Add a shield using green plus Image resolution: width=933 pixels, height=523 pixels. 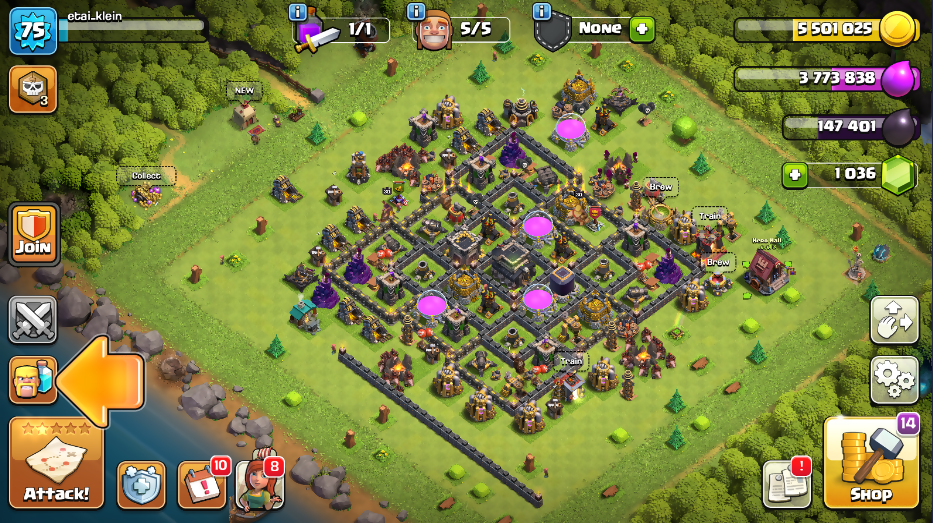642,28
